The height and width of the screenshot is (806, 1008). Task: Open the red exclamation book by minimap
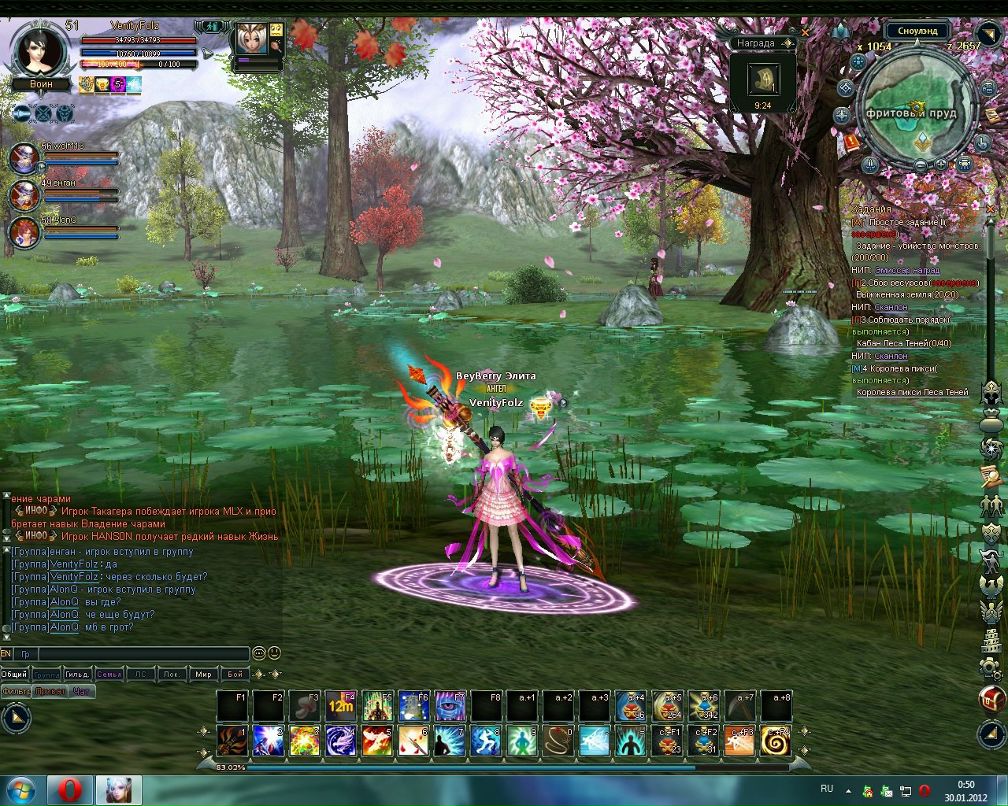click(852, 142)
